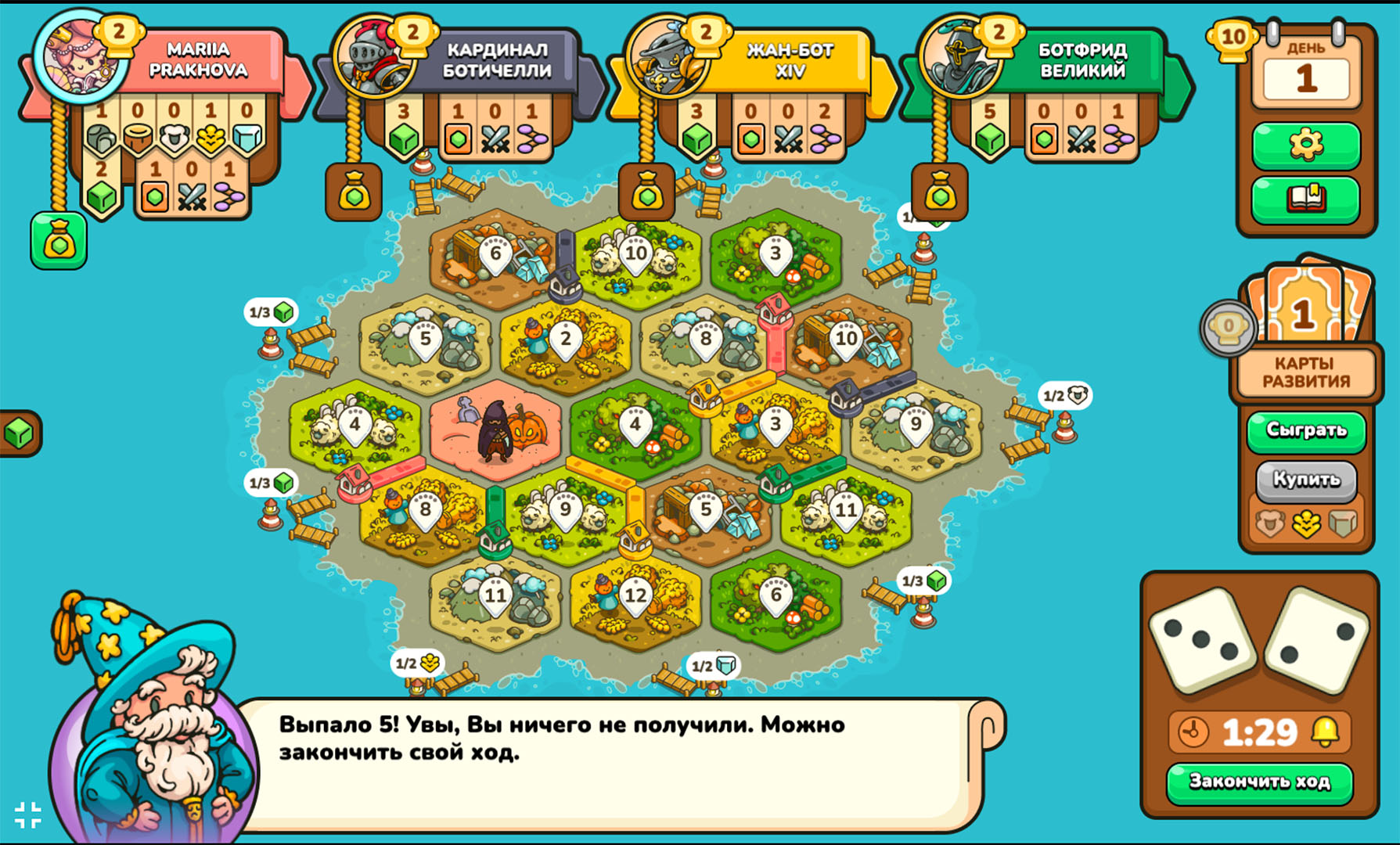Image resolution: width=1400 pixels, height=845 pixels.
Task: Open the settings gear button
Action: [x=1305, y=145]
